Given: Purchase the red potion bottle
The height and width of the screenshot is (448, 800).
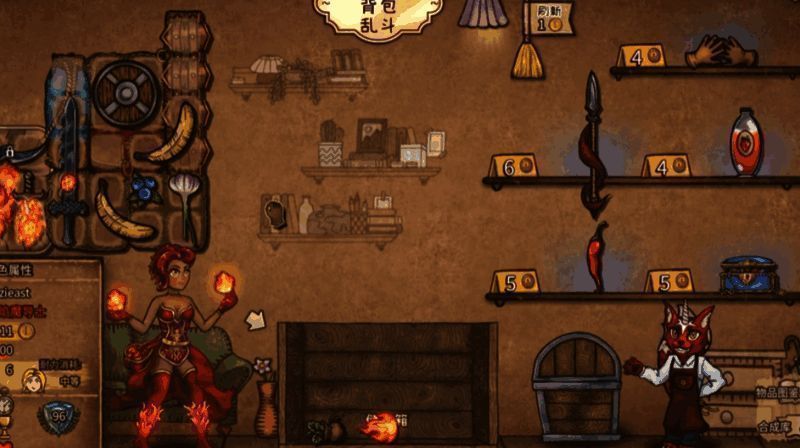Looking at the screenshot, I should 745,142.
